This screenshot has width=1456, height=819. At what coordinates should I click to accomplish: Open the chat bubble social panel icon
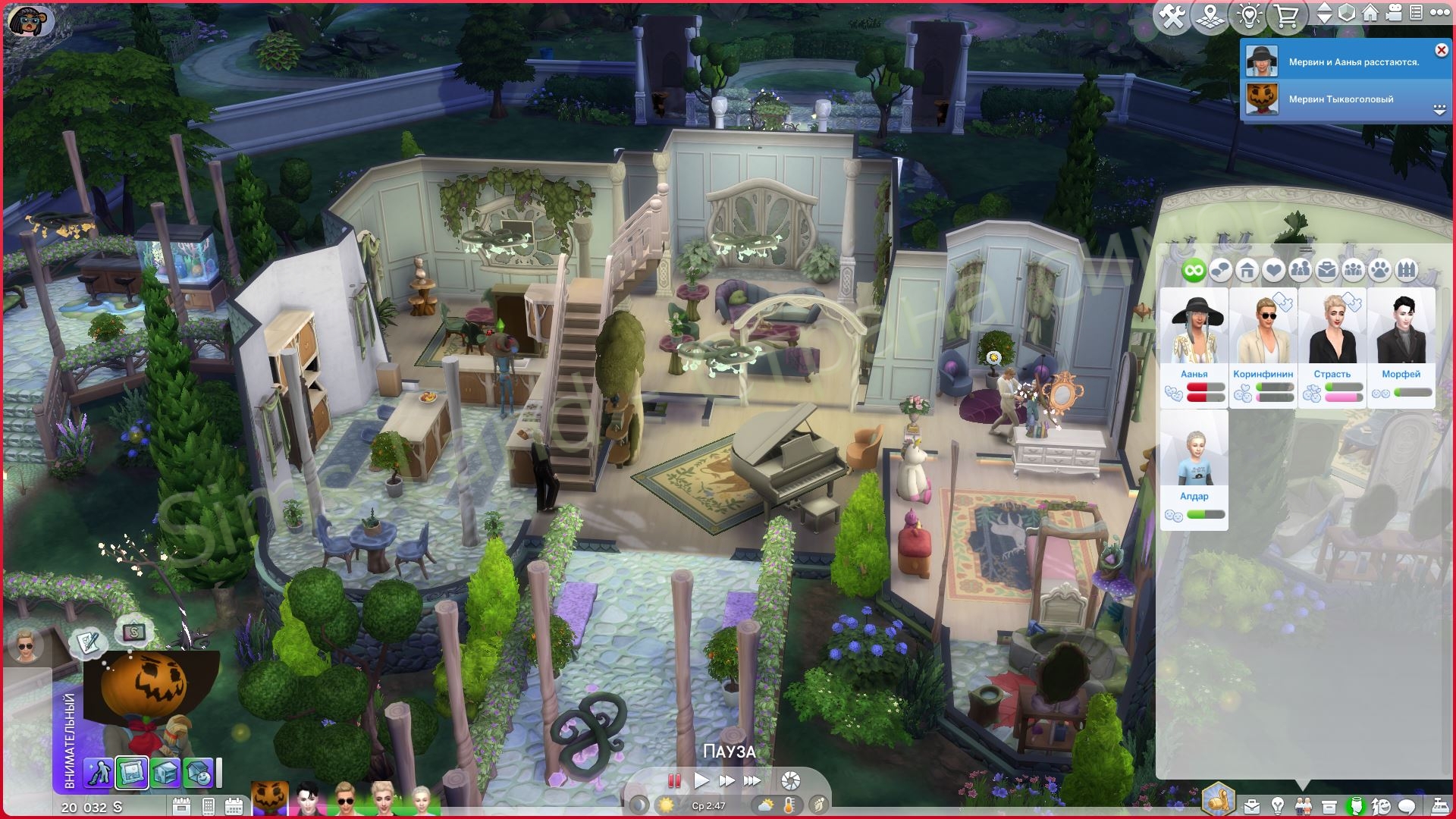coord(1407,806)
